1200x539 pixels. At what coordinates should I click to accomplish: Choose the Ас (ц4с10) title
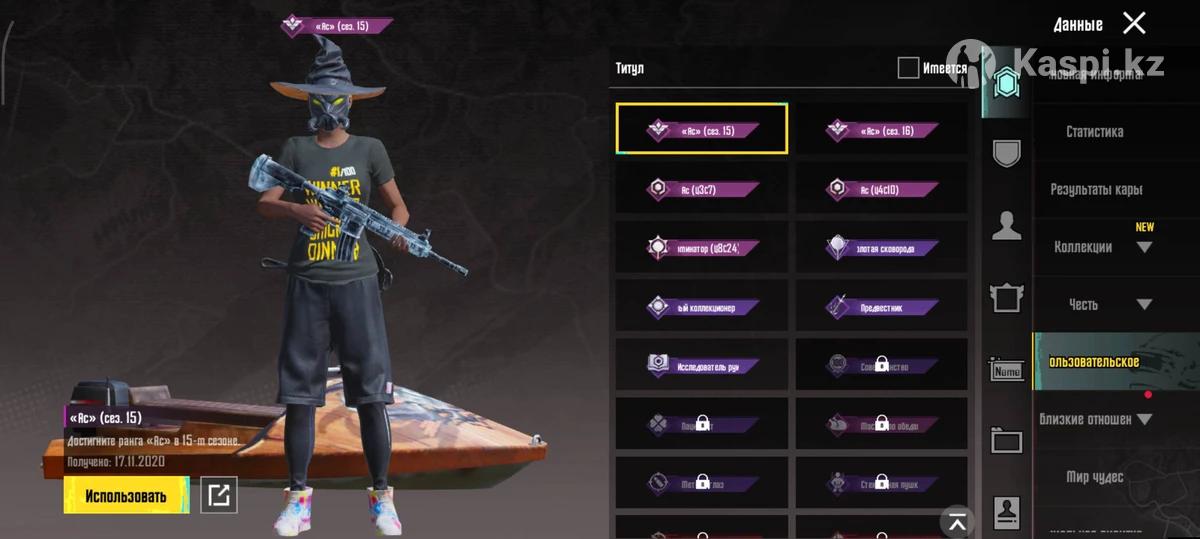tap(882, 189)
